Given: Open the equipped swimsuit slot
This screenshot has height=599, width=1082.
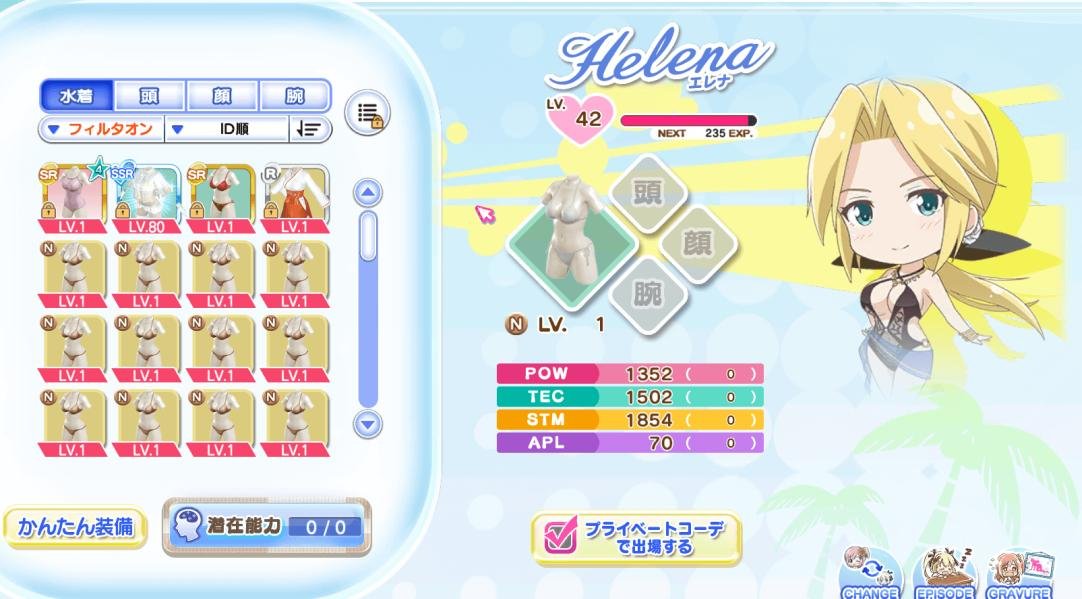Looking at the screenshot, I should pyautogui.click(x=571, y=236).
